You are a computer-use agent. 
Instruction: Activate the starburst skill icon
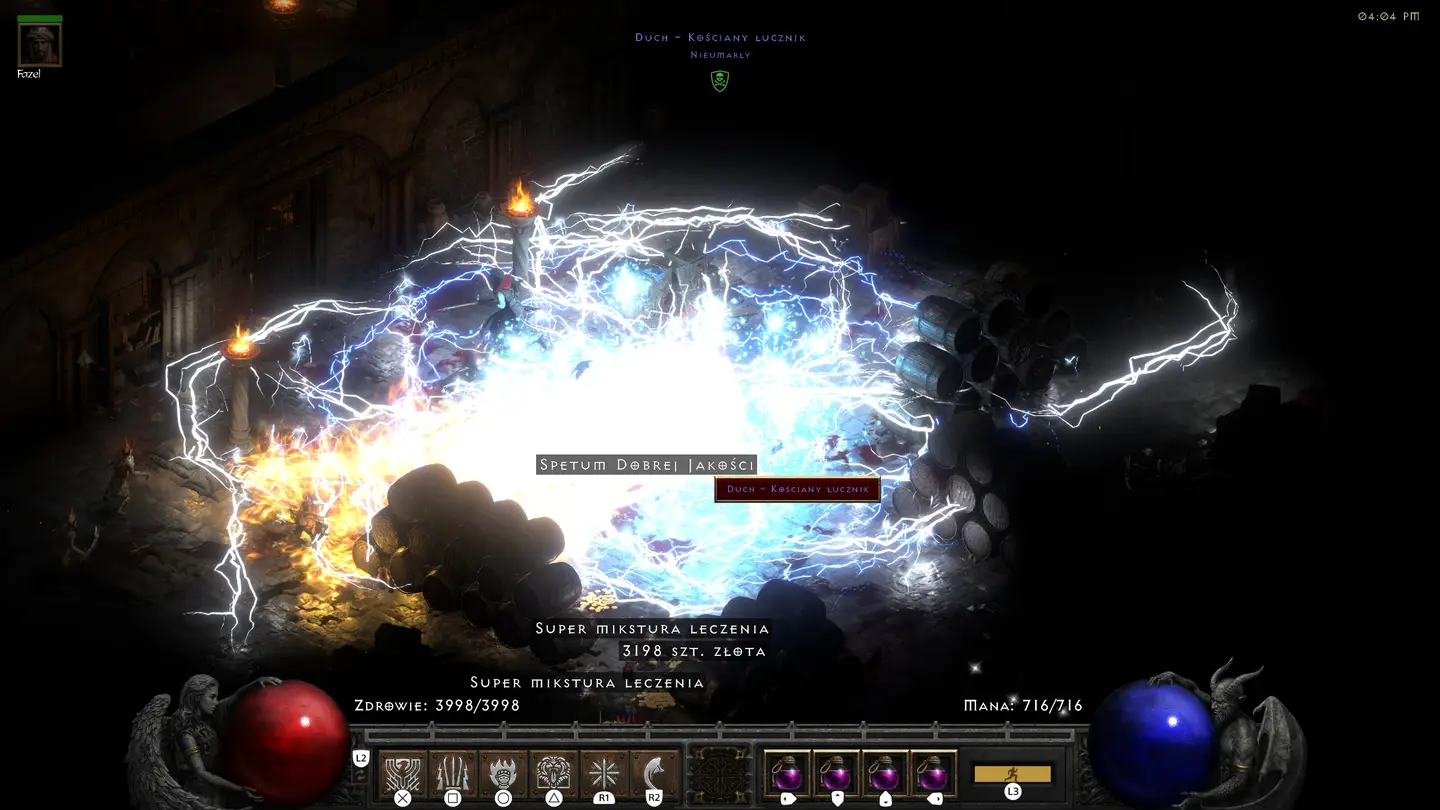tap(604, 773)
